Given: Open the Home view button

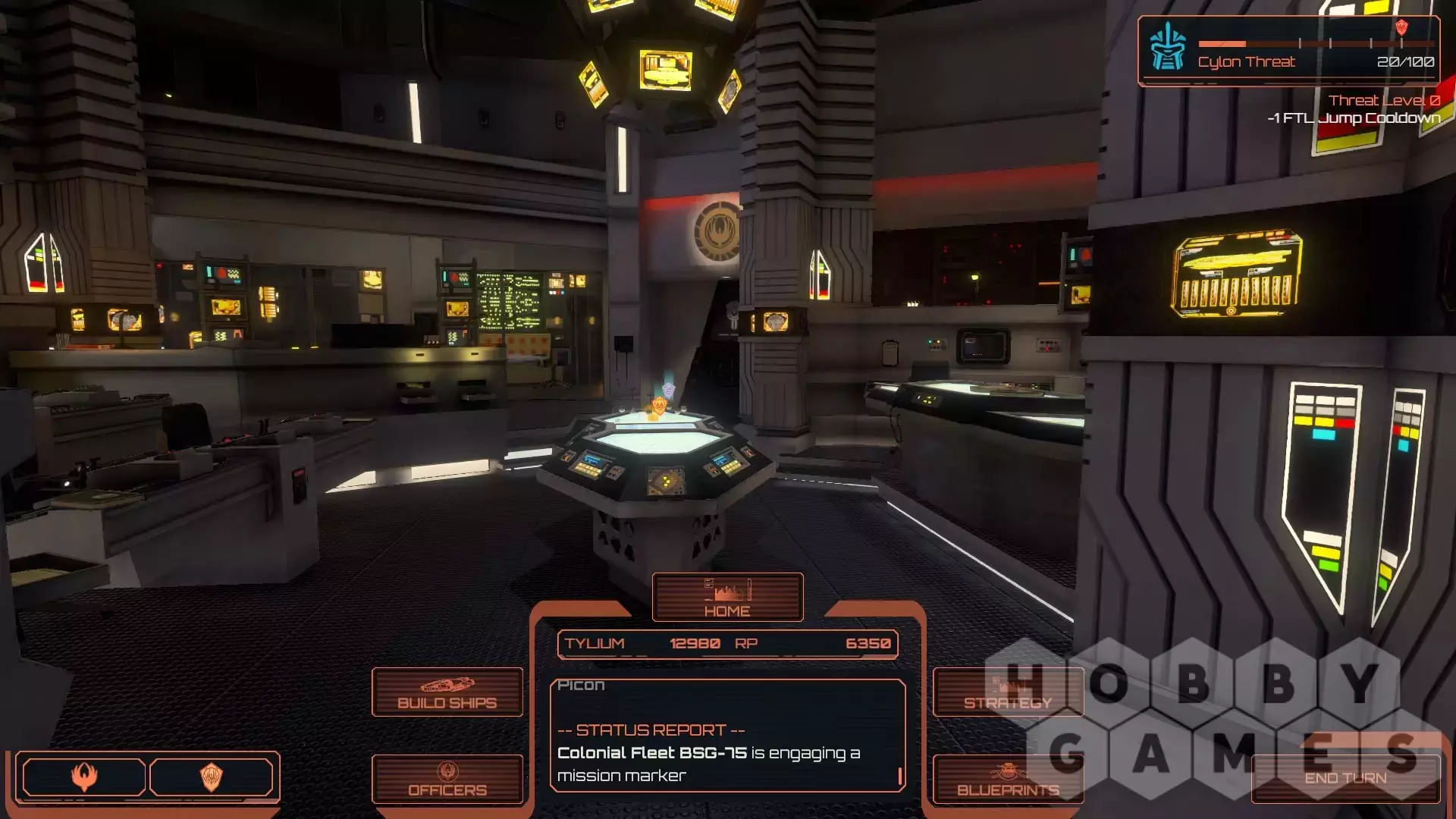Looking at the screenshot, I should 727,598.
